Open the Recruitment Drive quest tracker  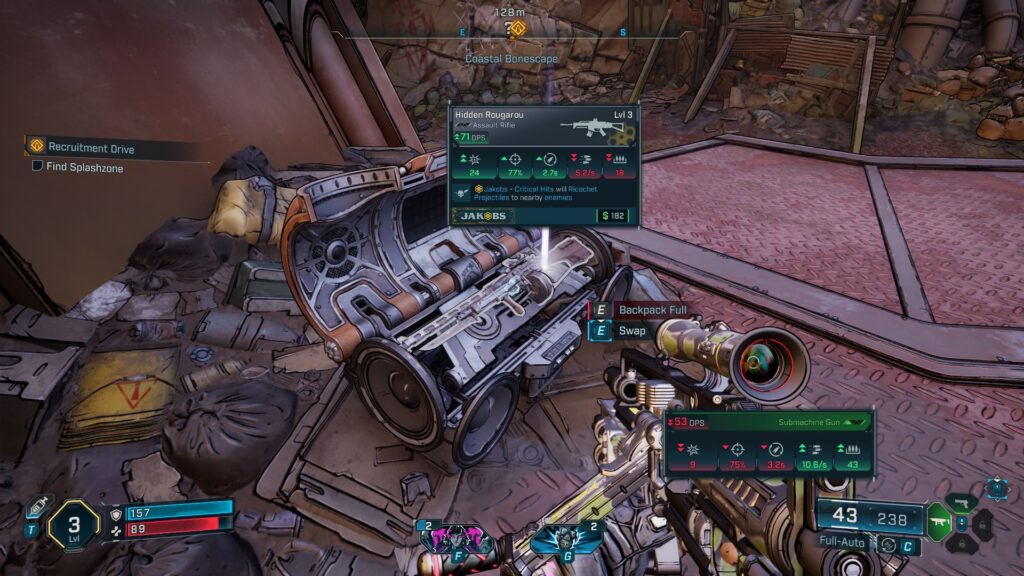[x=90, y=148]
